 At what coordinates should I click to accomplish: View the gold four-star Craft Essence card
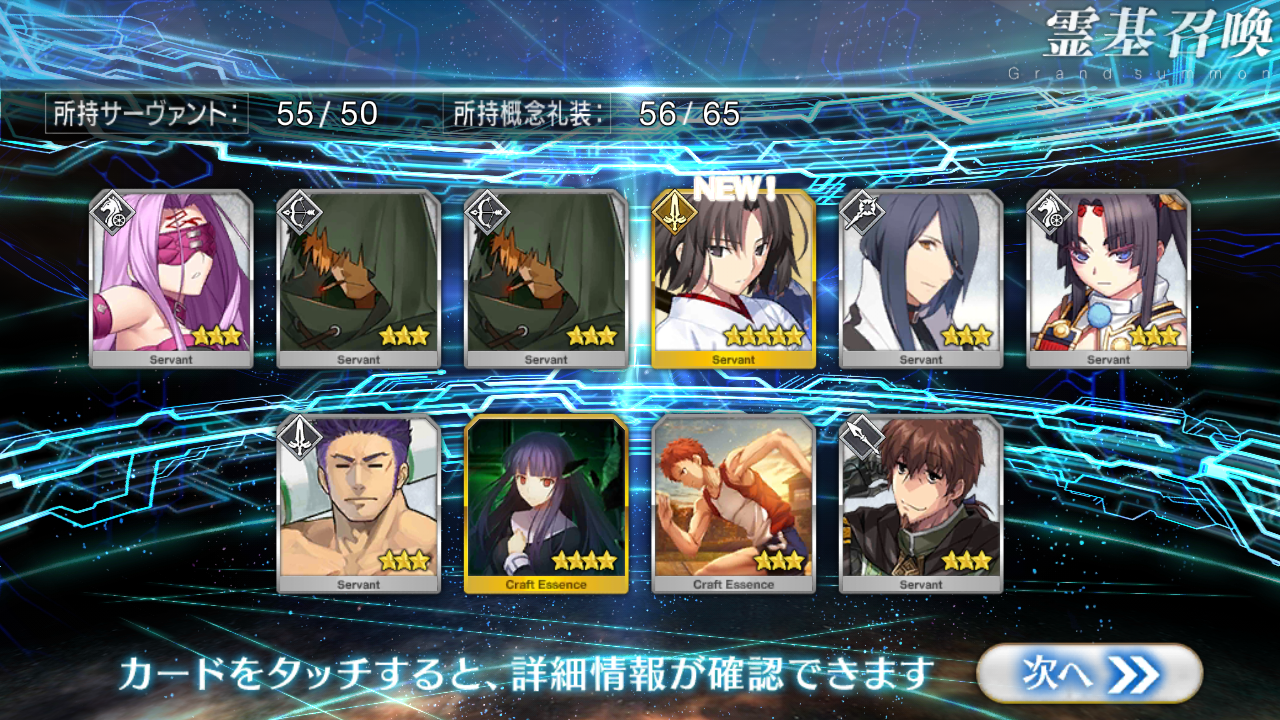point(546,503)
